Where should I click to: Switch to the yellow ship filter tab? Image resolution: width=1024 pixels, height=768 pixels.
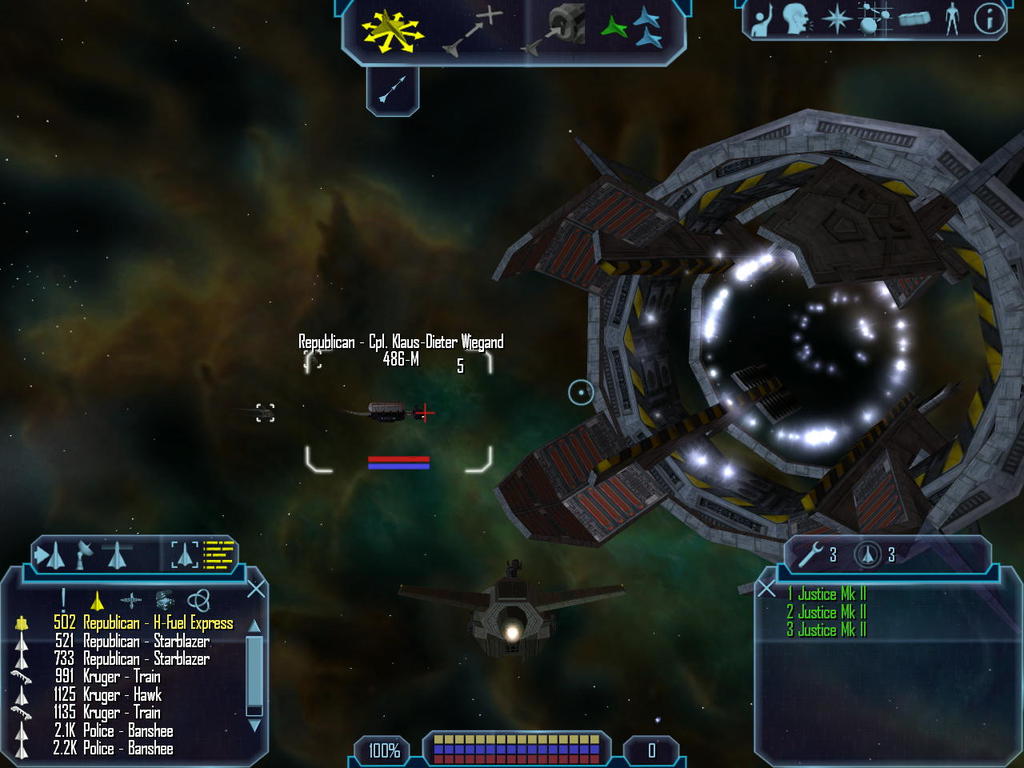[x=97, y=600]
